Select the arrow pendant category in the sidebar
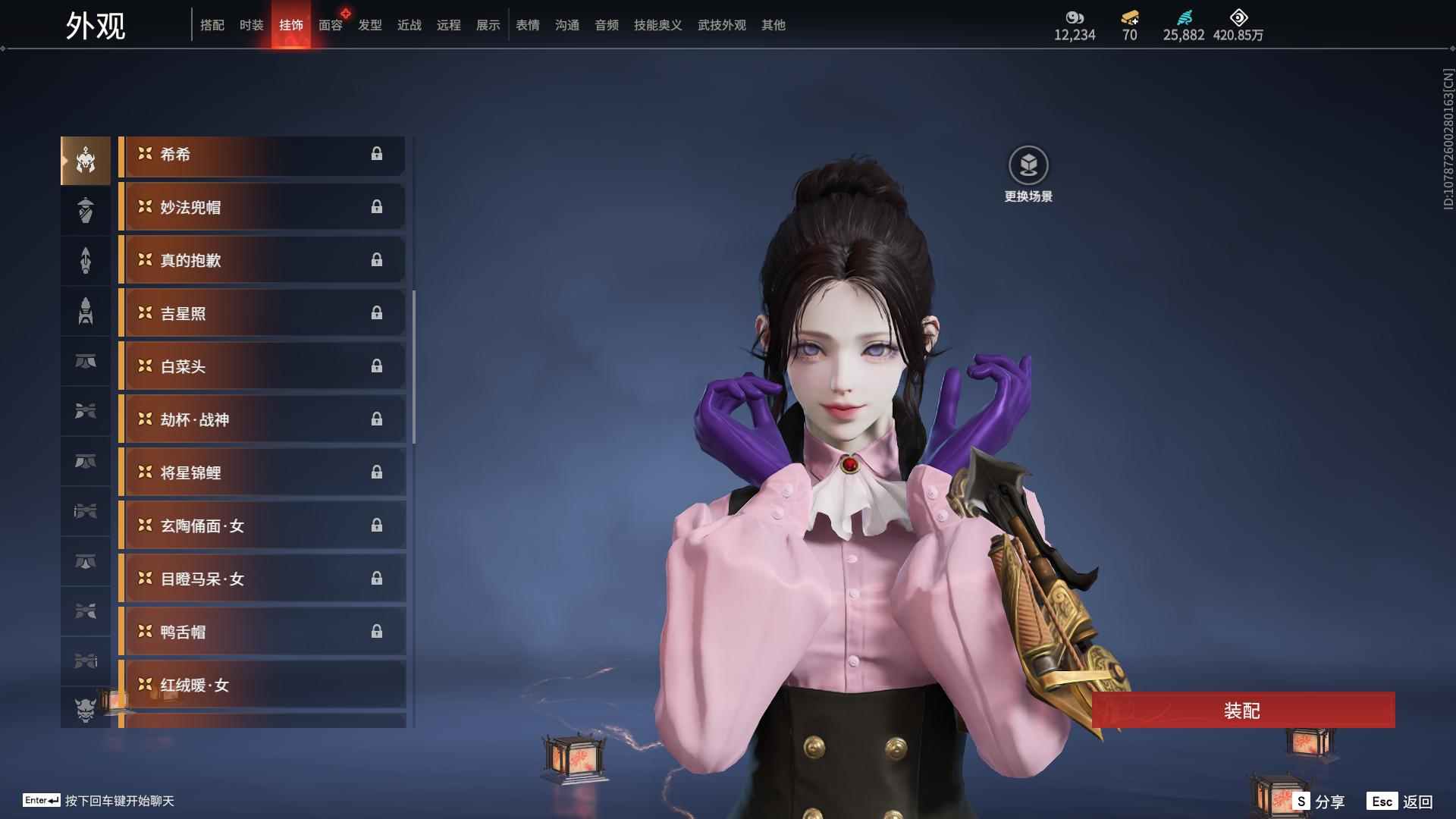1456x819 pixels. pyautogui.click(x=85, y=260)
